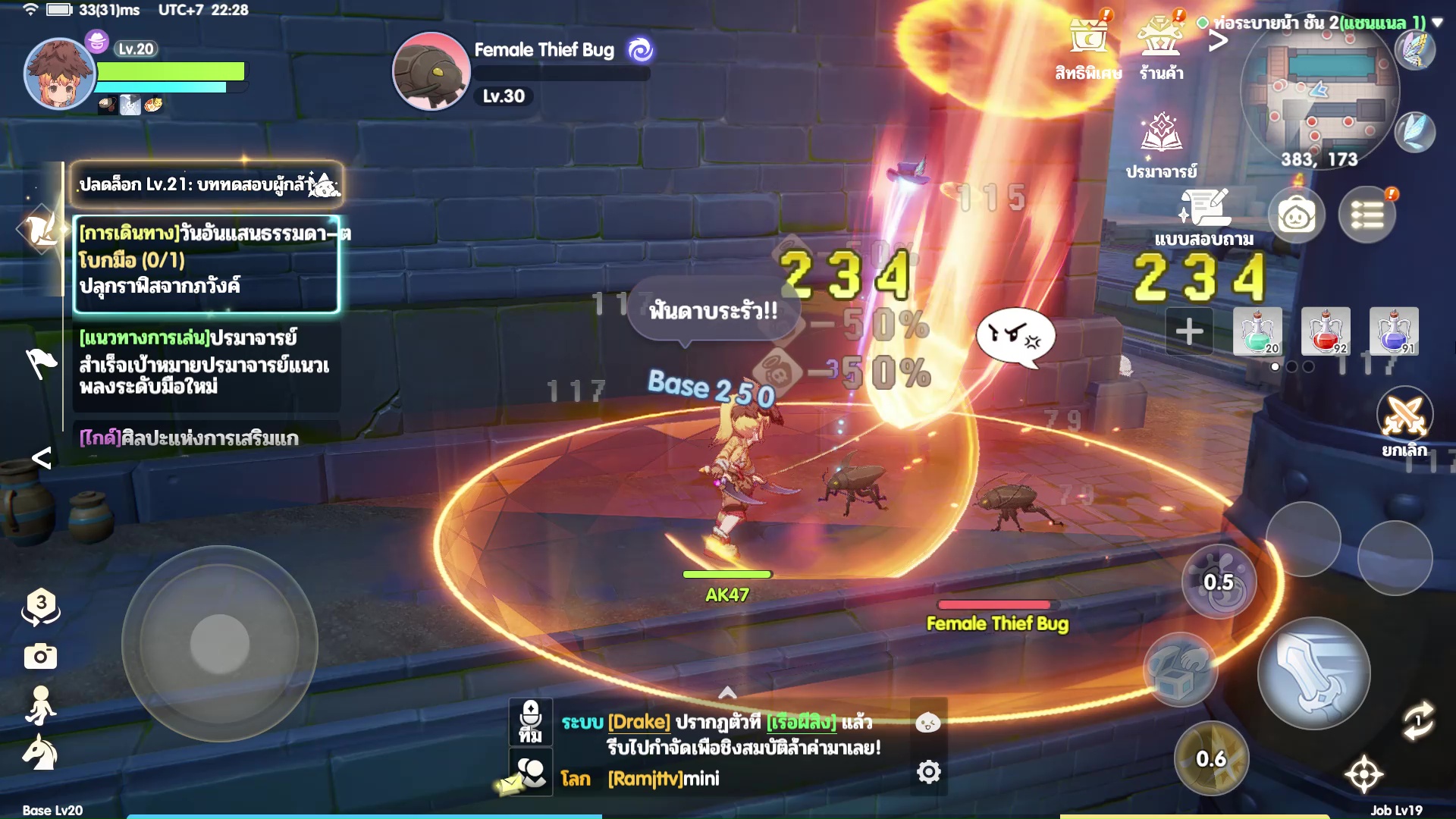Viewport: 1456px width, 819px height.
Task: Open the ร้านค้า shop
Action: [x=1161, y=47]
